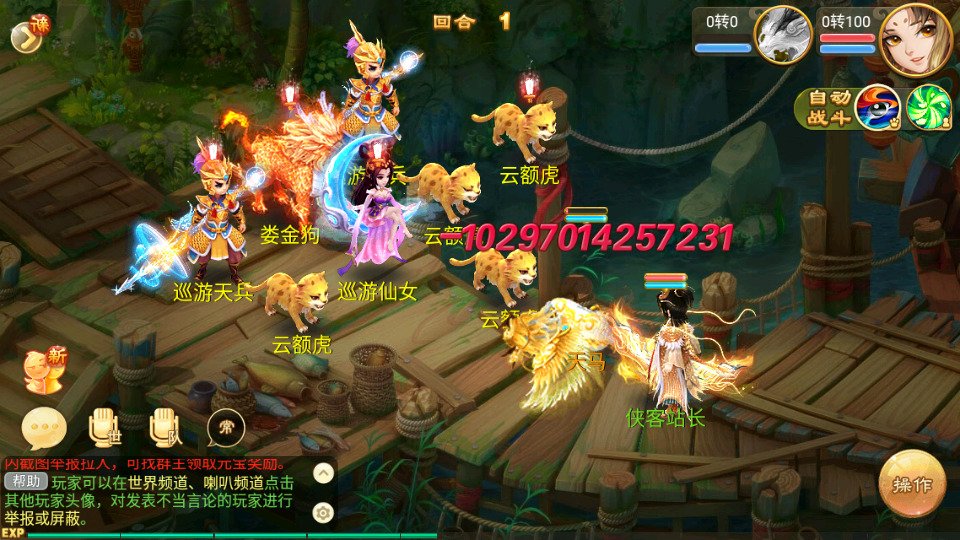This screenshot has width=960, height=540.
Task: Open the chat speech-bubble button
Action: tap(44, 430)
